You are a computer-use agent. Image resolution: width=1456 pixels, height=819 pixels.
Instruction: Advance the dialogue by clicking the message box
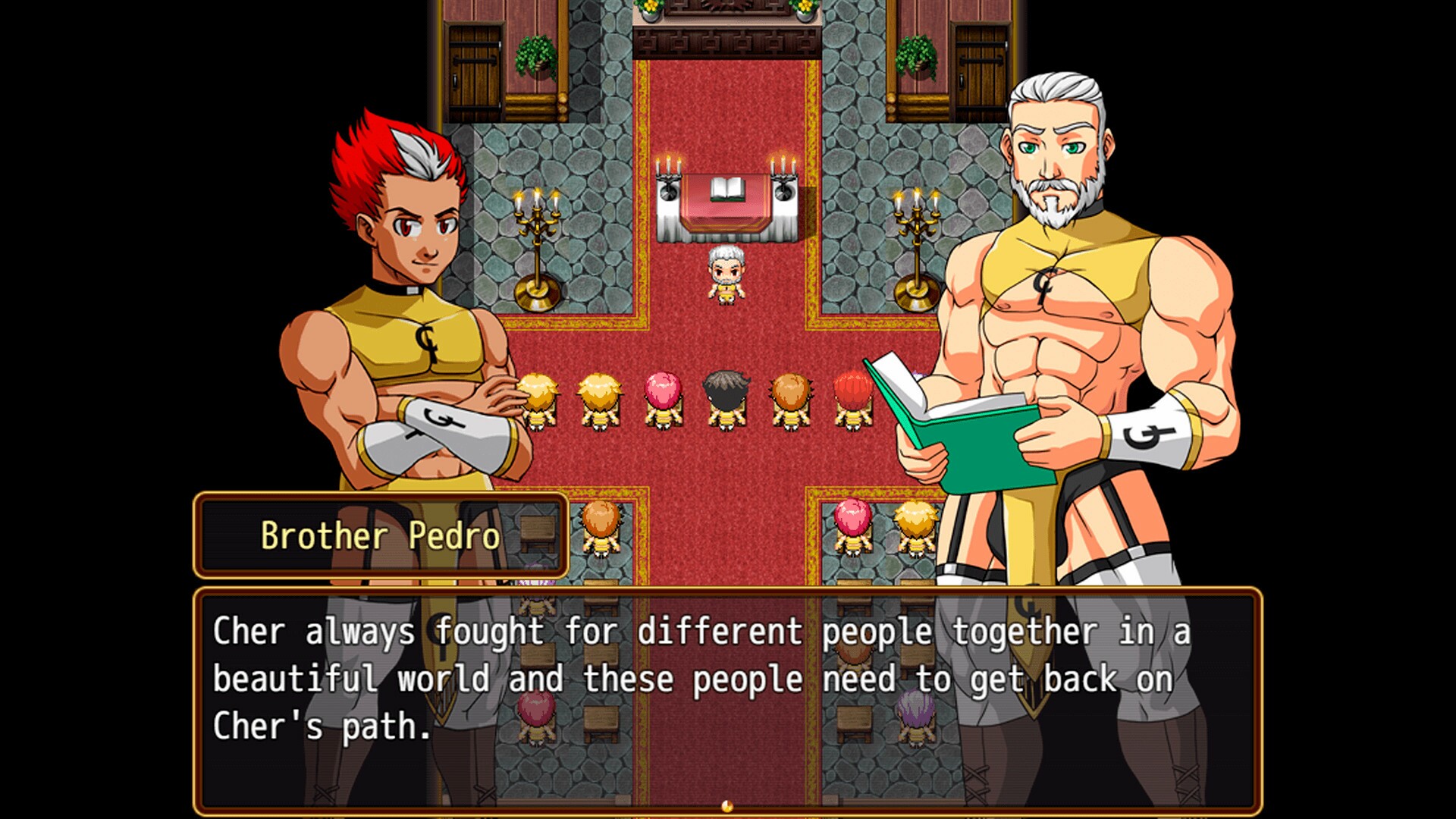coord(726,699)
